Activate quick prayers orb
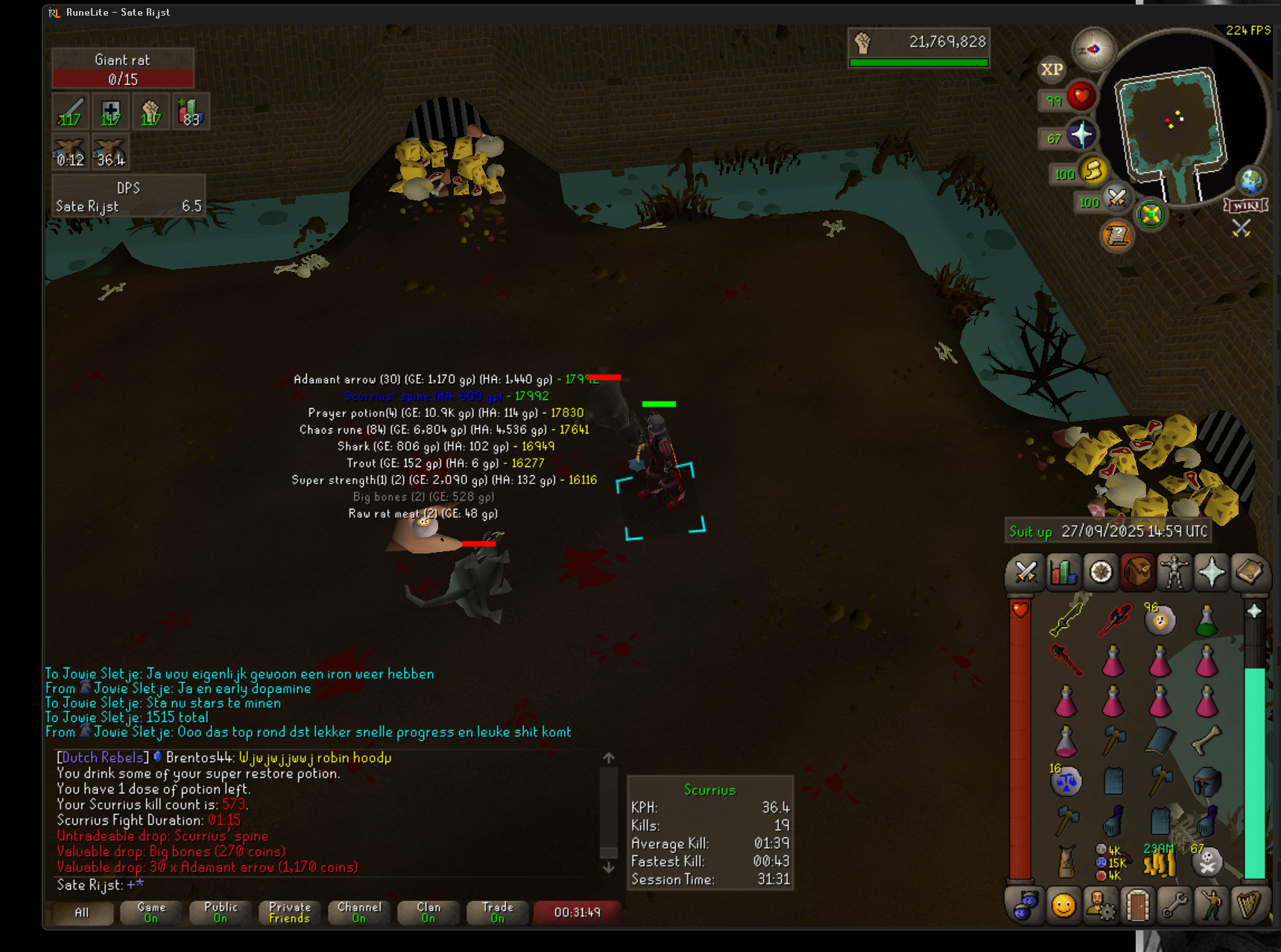This screenshot has width=1281, height=952. [x=1081, y=135]
